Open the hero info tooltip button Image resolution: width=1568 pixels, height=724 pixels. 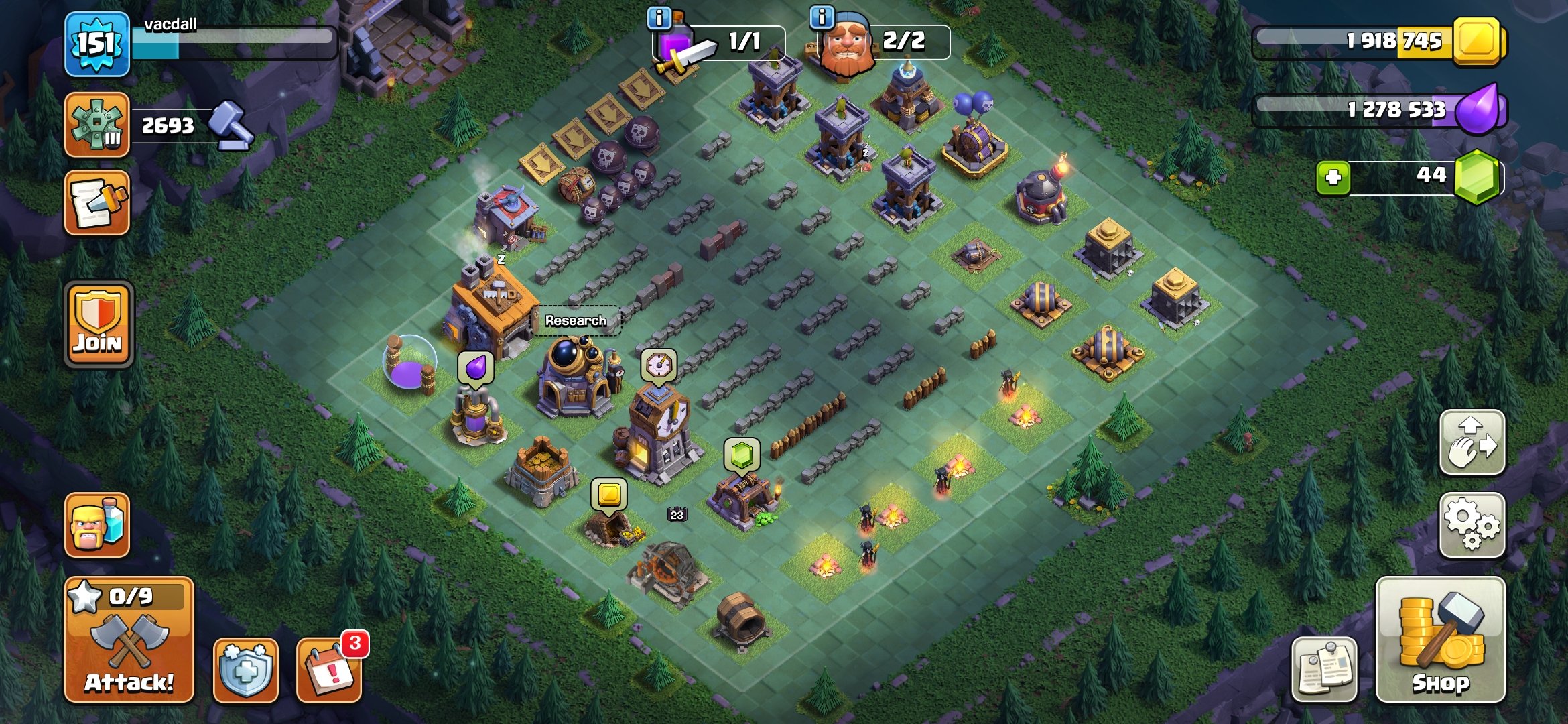click(821, 17)
